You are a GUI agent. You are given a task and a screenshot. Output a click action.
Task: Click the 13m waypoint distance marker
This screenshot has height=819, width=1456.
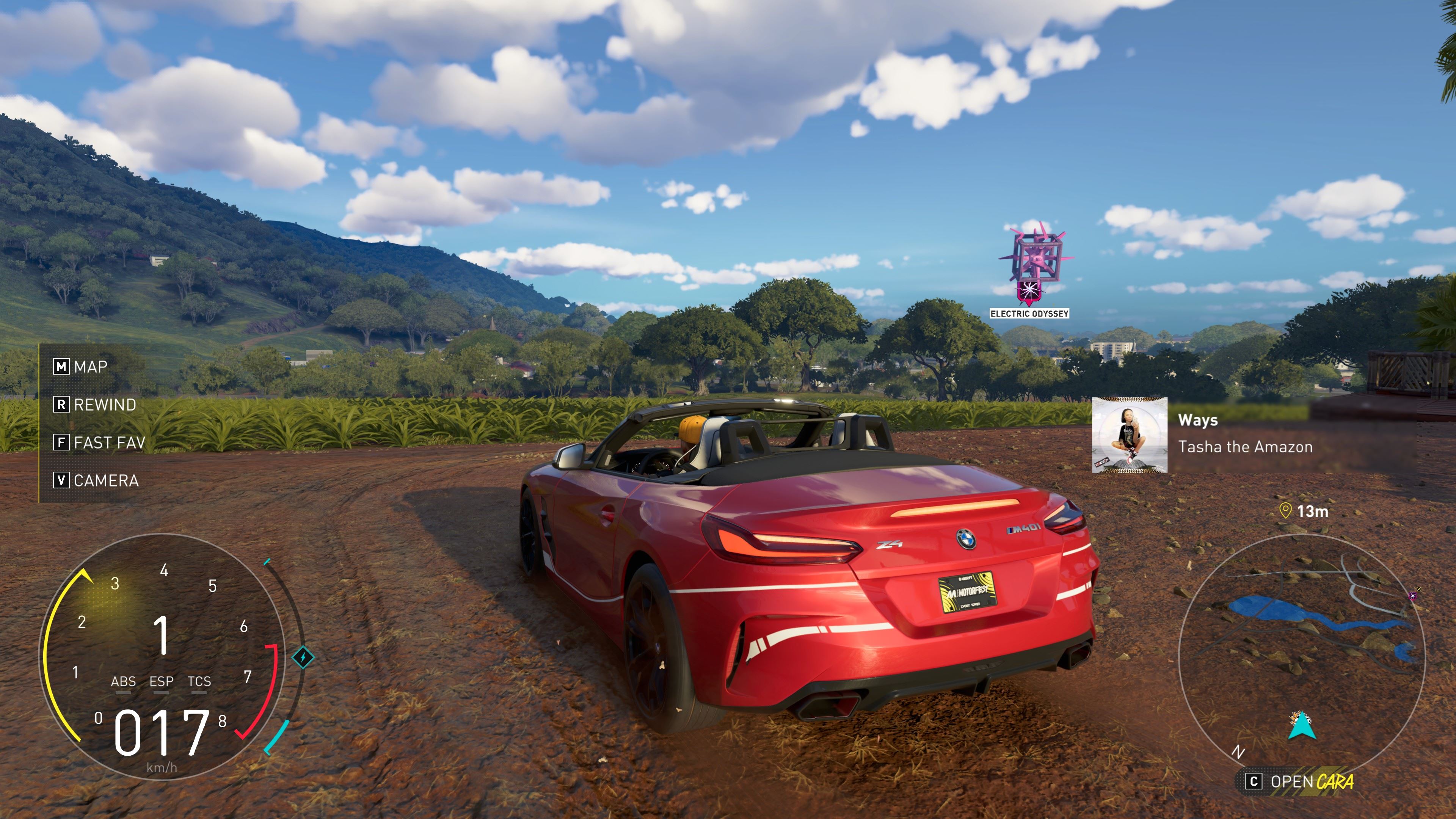click(1304, 511)
